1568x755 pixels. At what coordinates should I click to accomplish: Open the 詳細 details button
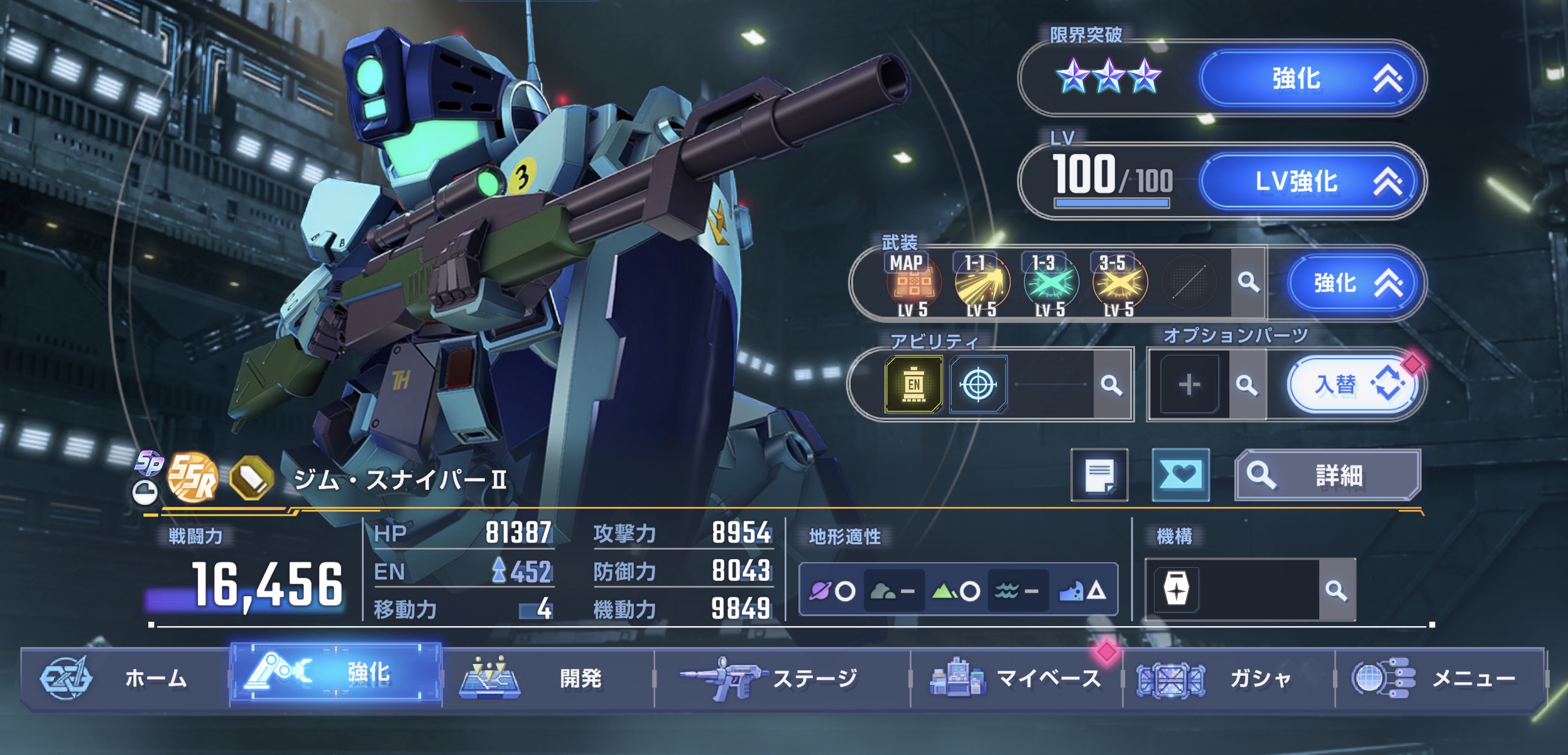coord(1327,475)
